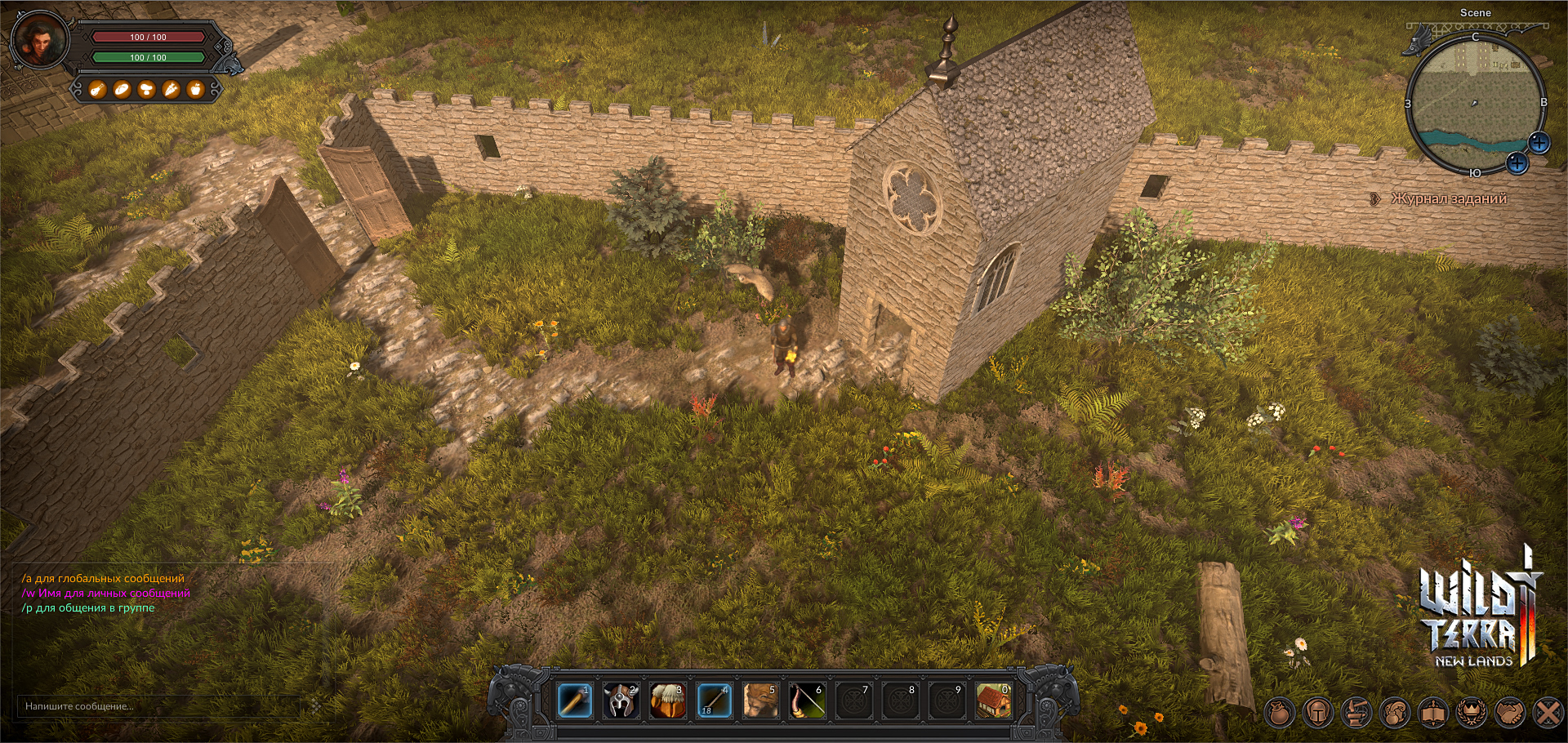Select the axe in hotbar slot 1
Image resolution: width=1568 pixels, height=743 pixels.
click(574, 701)
